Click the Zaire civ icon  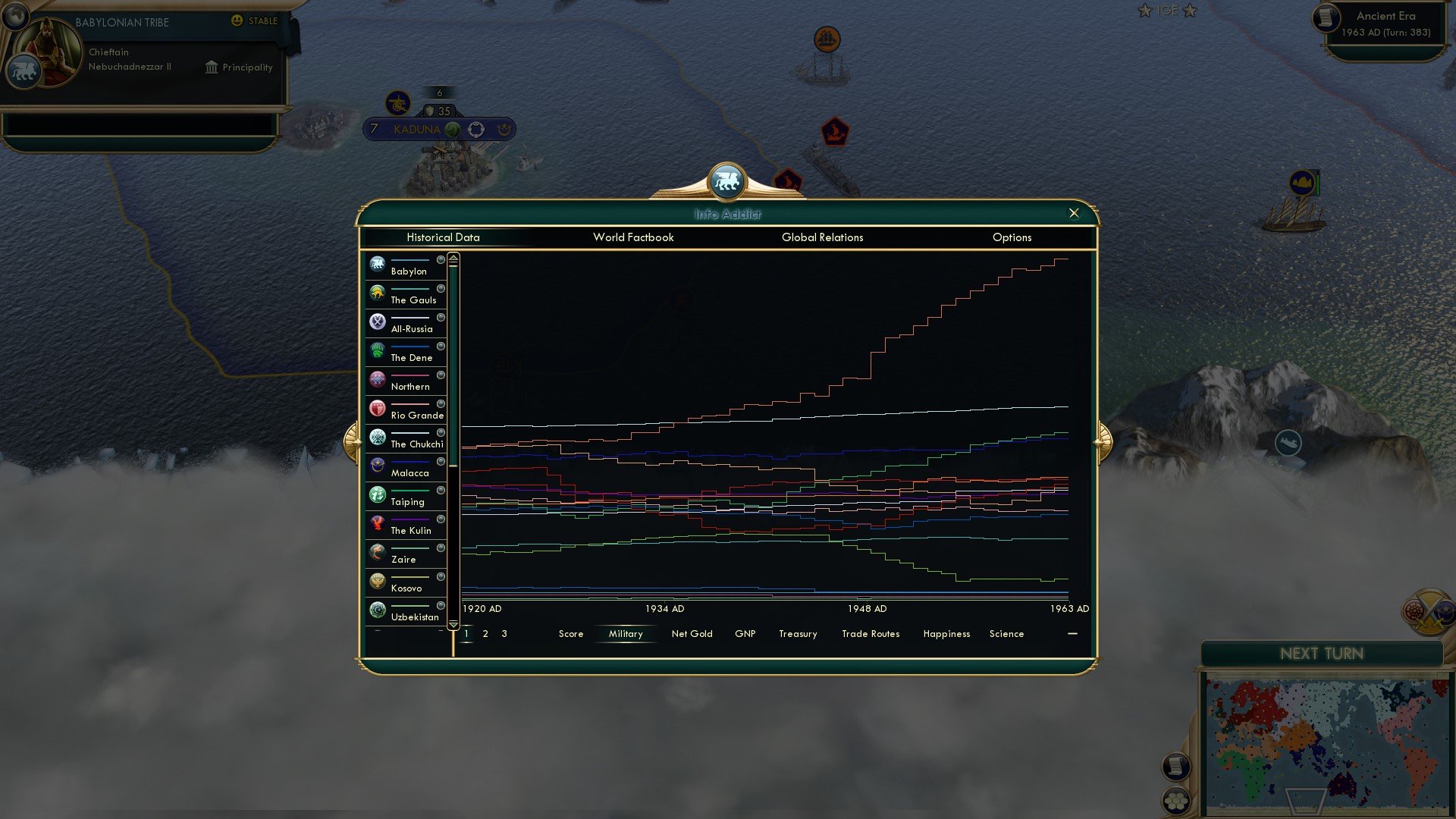(377, 552)
